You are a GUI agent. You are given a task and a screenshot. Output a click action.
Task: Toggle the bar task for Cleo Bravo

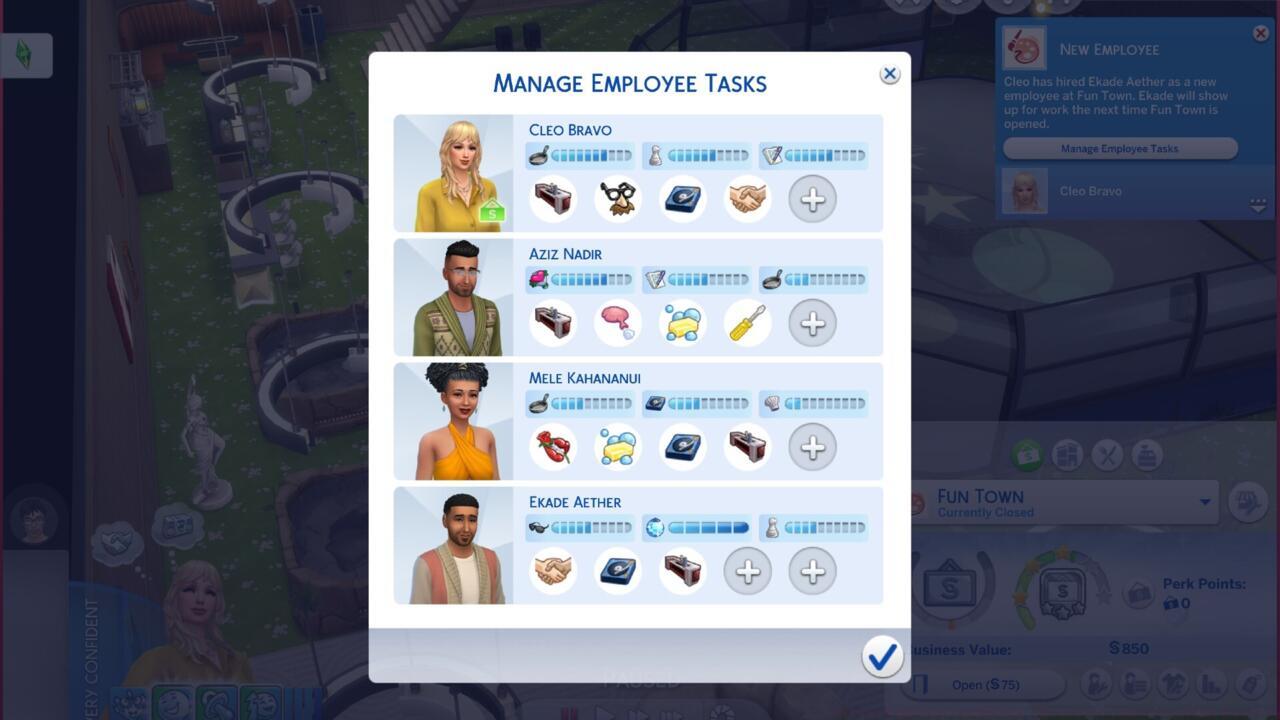(553, 199)
